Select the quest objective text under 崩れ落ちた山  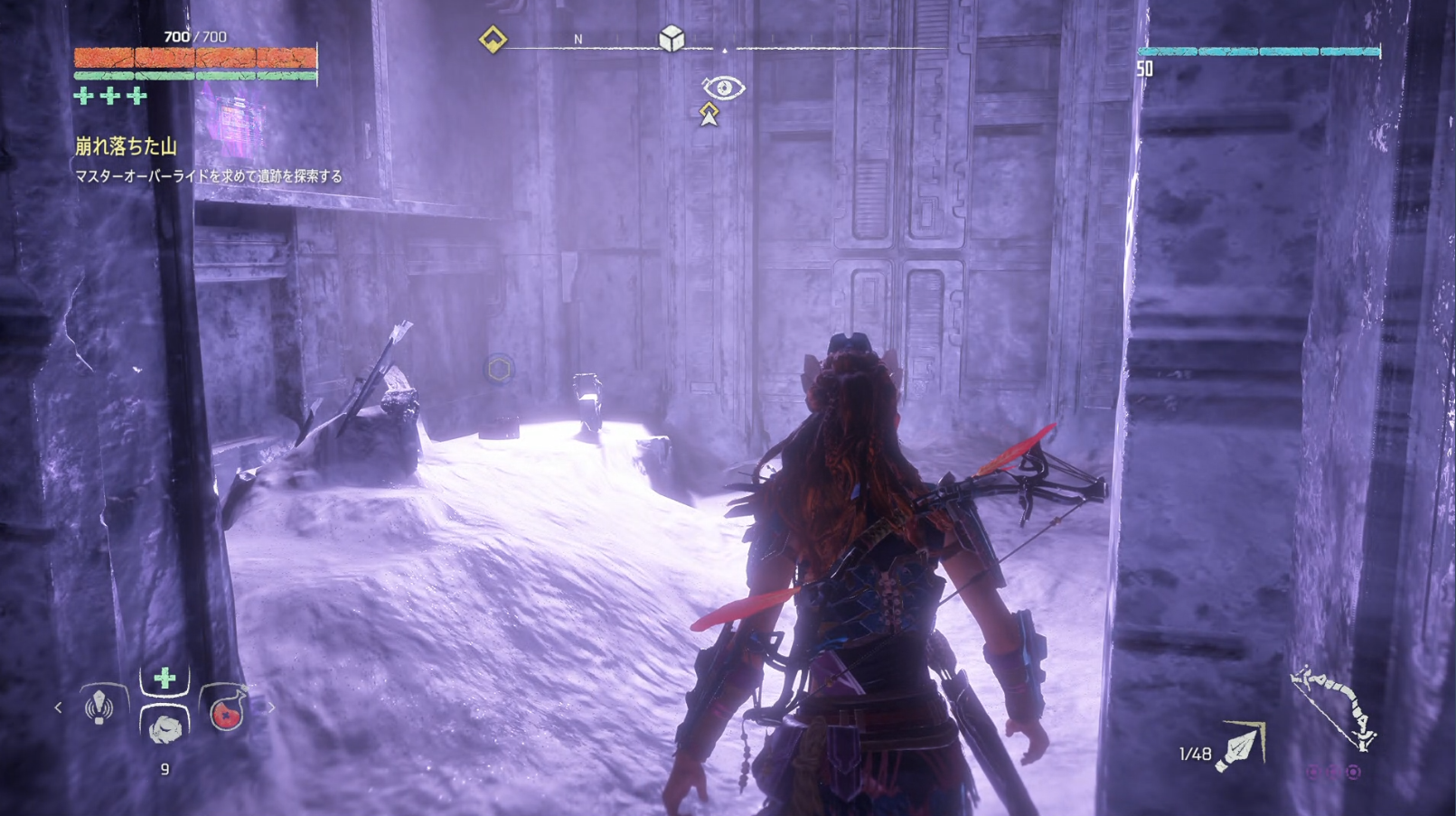pos(209,176)
